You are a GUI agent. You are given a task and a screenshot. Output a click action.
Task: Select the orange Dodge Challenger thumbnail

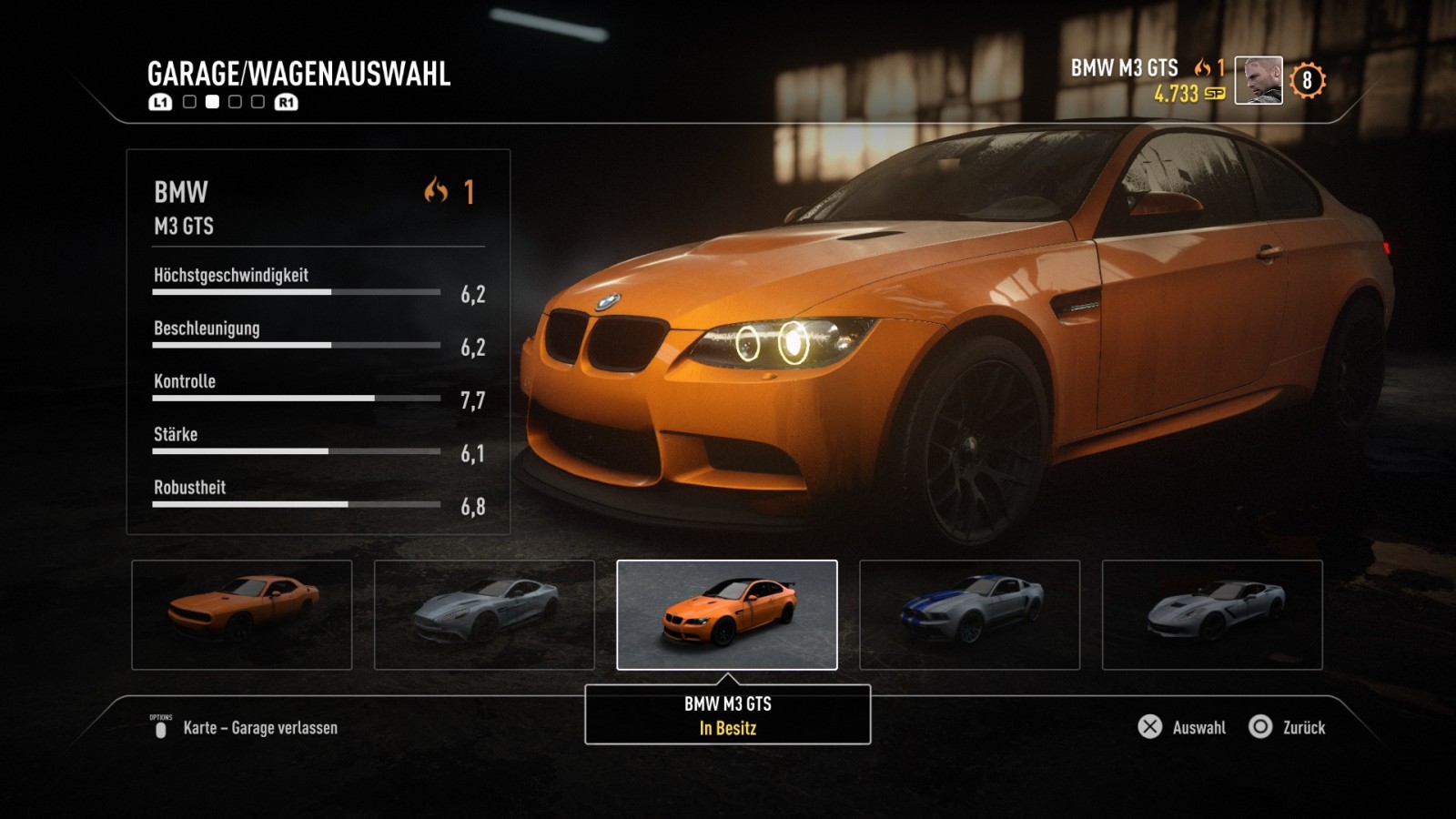(242, 615)
